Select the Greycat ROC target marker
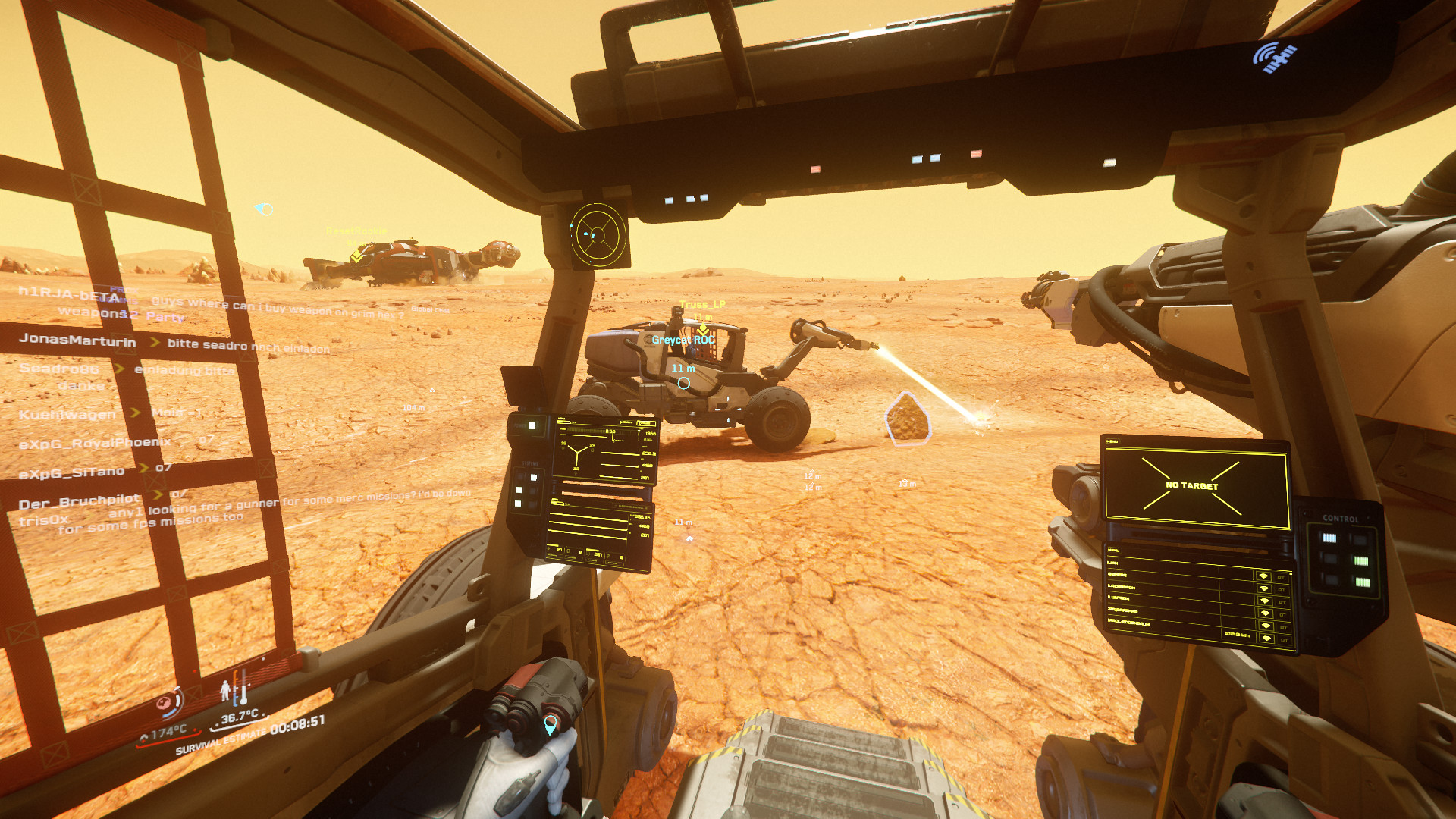Viewport: 1456px width, 819px height. click(x=682, y=340)
